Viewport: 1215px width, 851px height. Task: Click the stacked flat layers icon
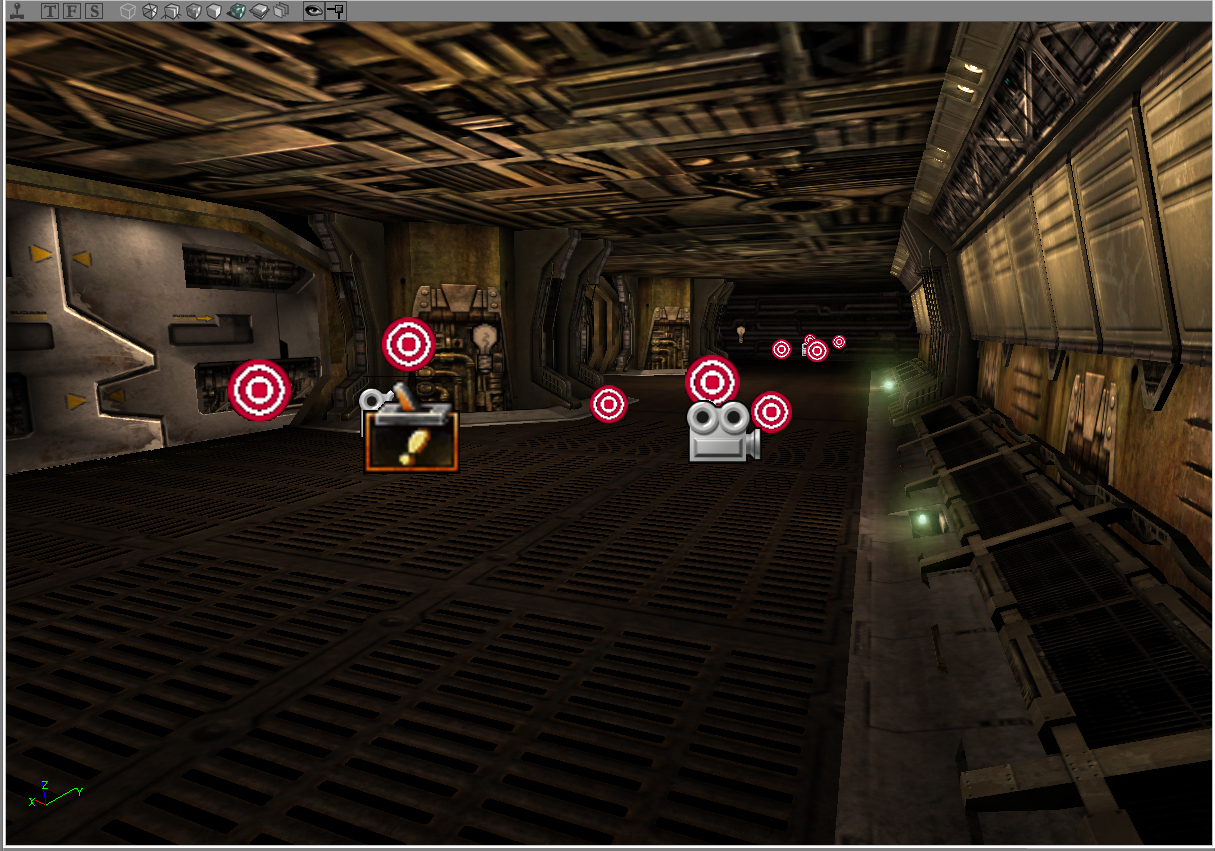tap(259, 11)
